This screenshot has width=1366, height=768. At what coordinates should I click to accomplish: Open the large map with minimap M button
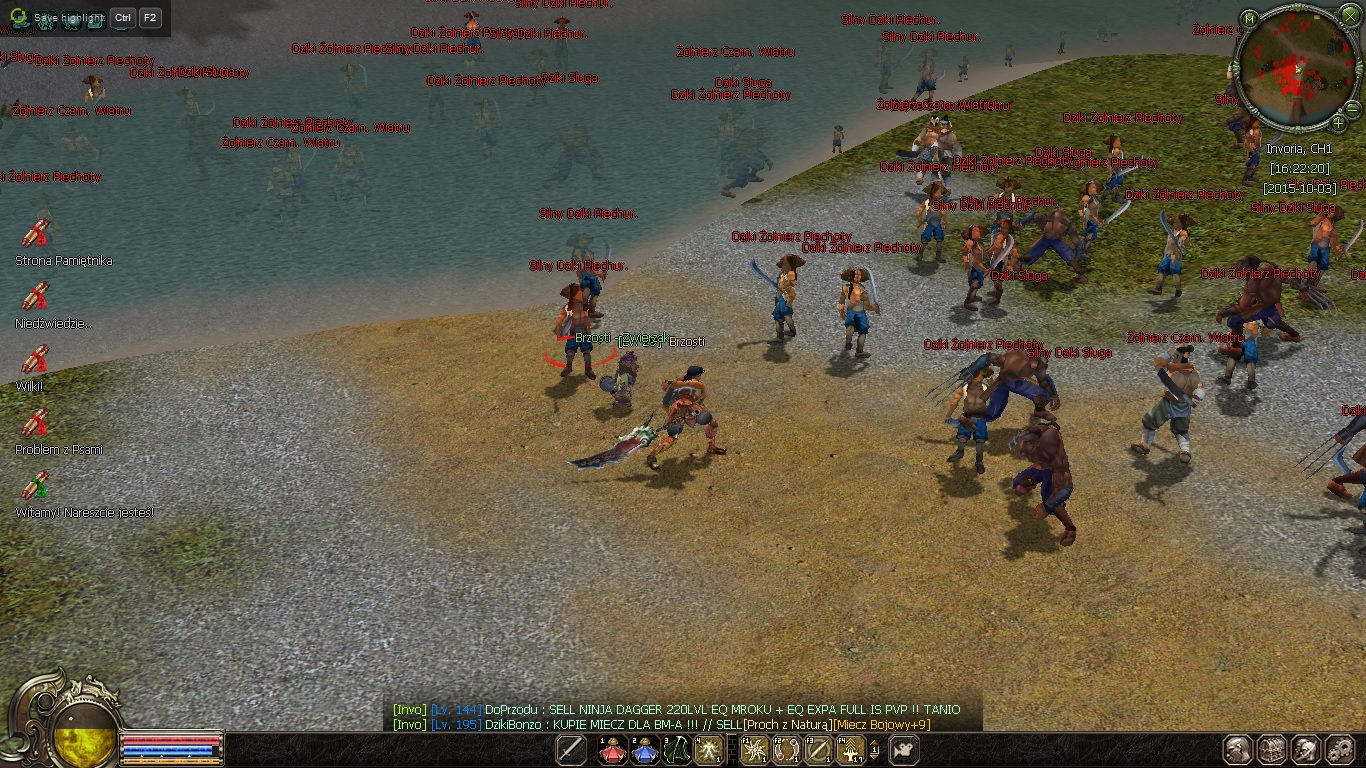(x=1249, y=19)
